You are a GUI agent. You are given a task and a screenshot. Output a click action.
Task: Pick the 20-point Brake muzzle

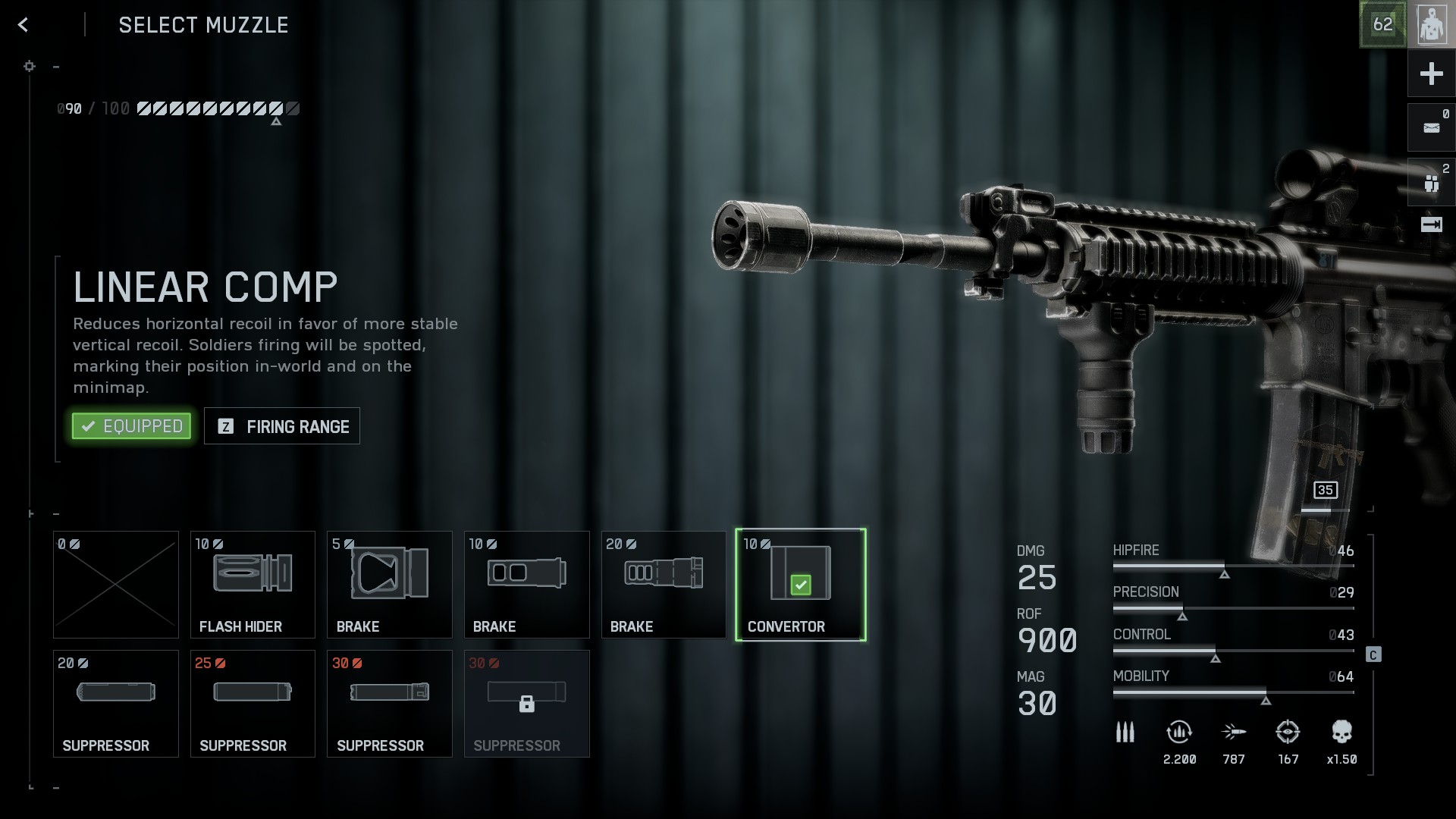664,585
